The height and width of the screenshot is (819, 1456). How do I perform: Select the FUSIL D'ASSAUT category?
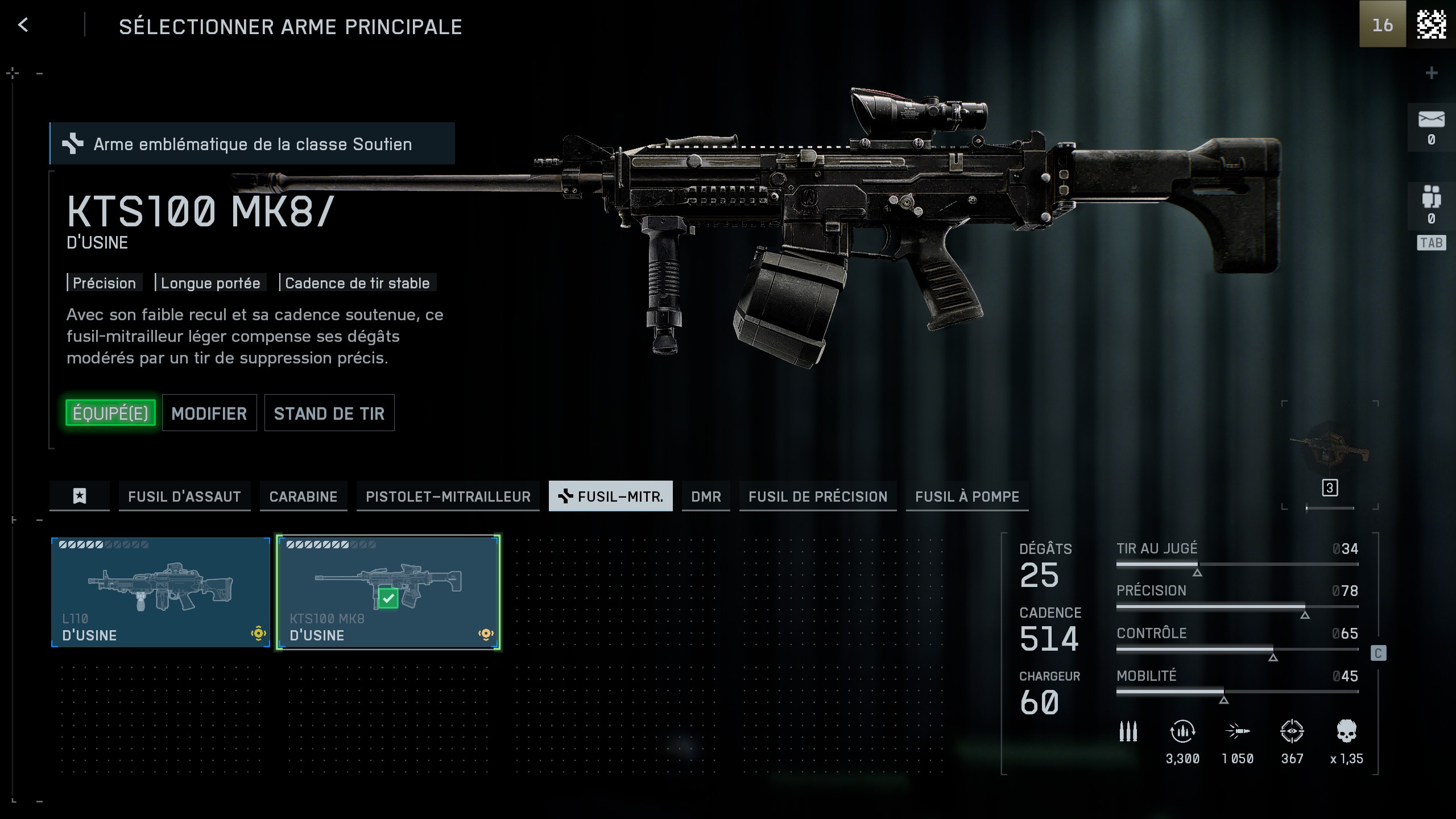[184, 496]
